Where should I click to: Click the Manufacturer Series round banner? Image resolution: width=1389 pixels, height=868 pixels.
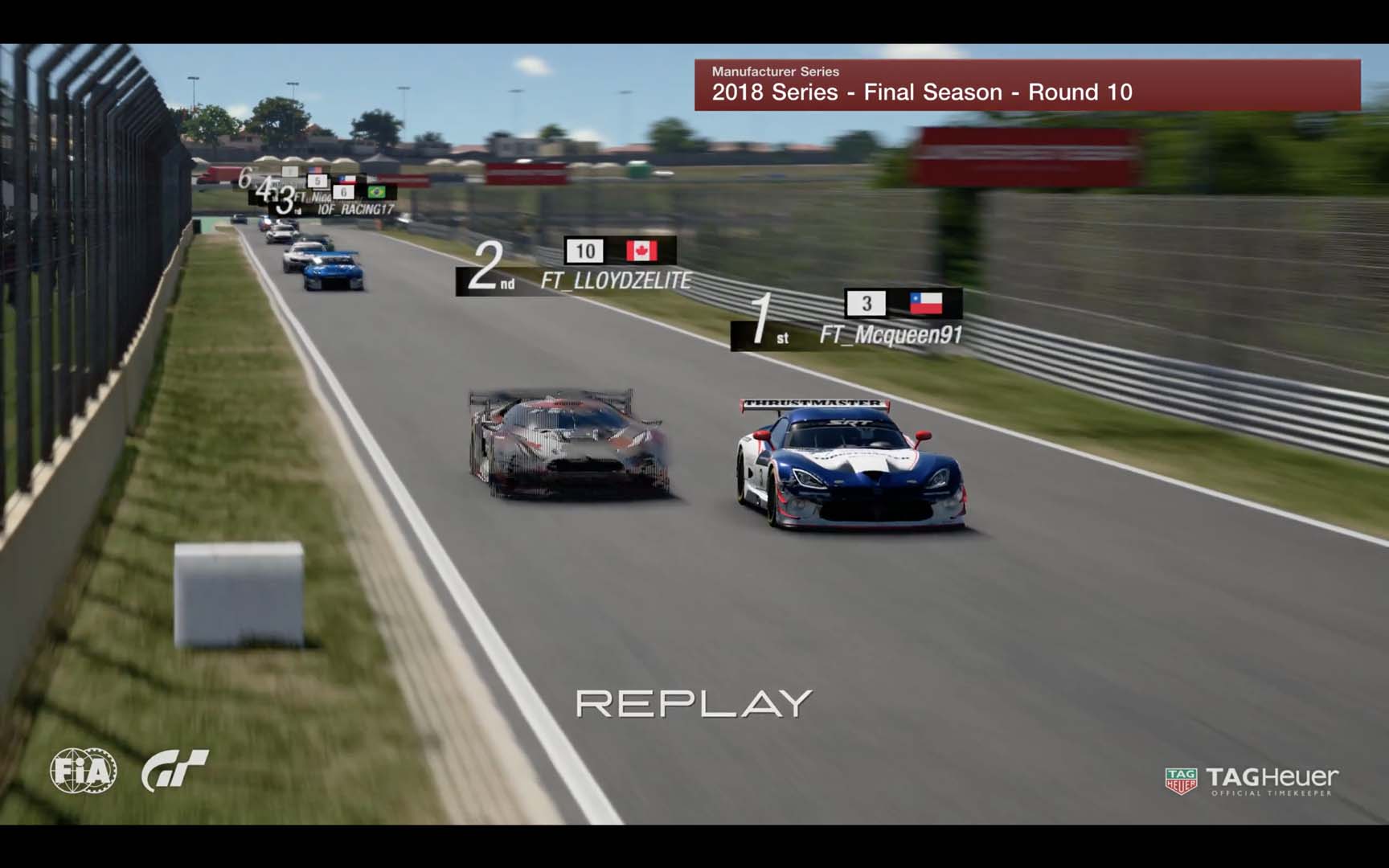pos(1026,84)
